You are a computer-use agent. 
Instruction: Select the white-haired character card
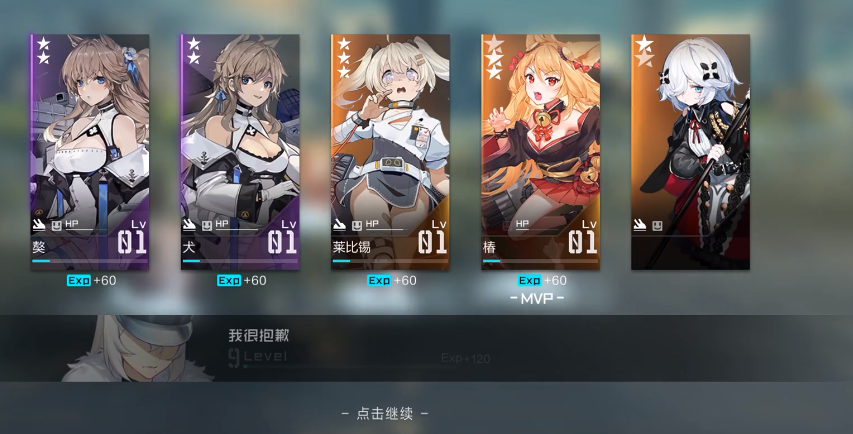point(690,152)
